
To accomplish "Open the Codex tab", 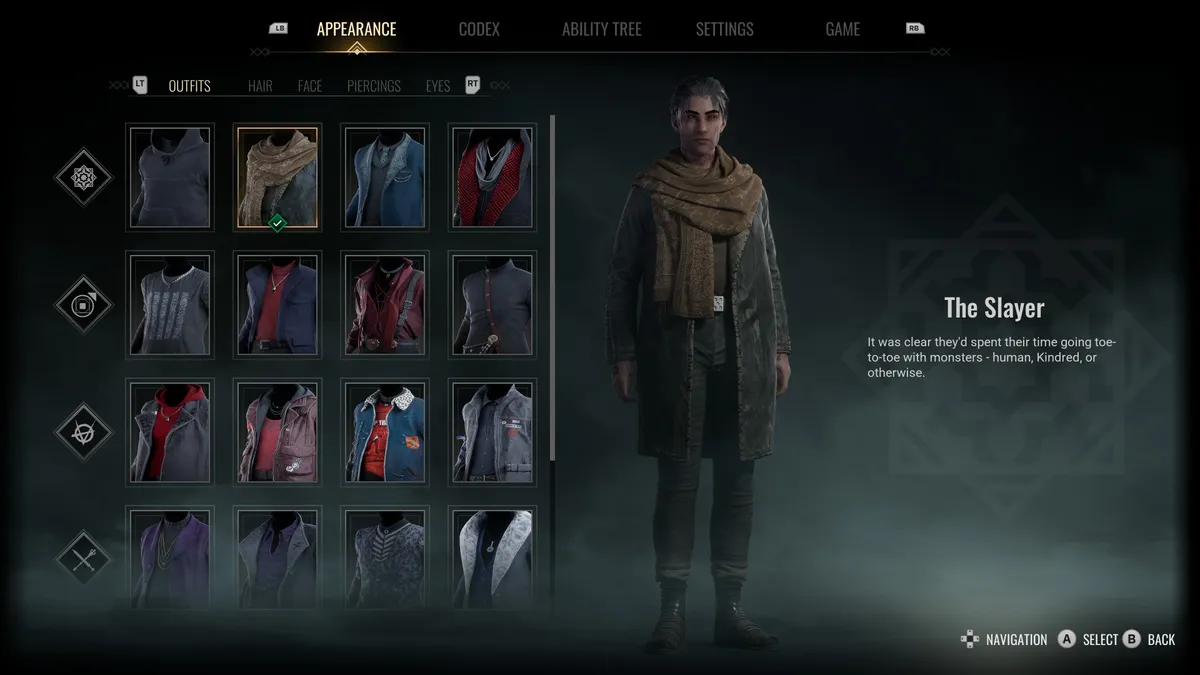I will tap(479, 29).
